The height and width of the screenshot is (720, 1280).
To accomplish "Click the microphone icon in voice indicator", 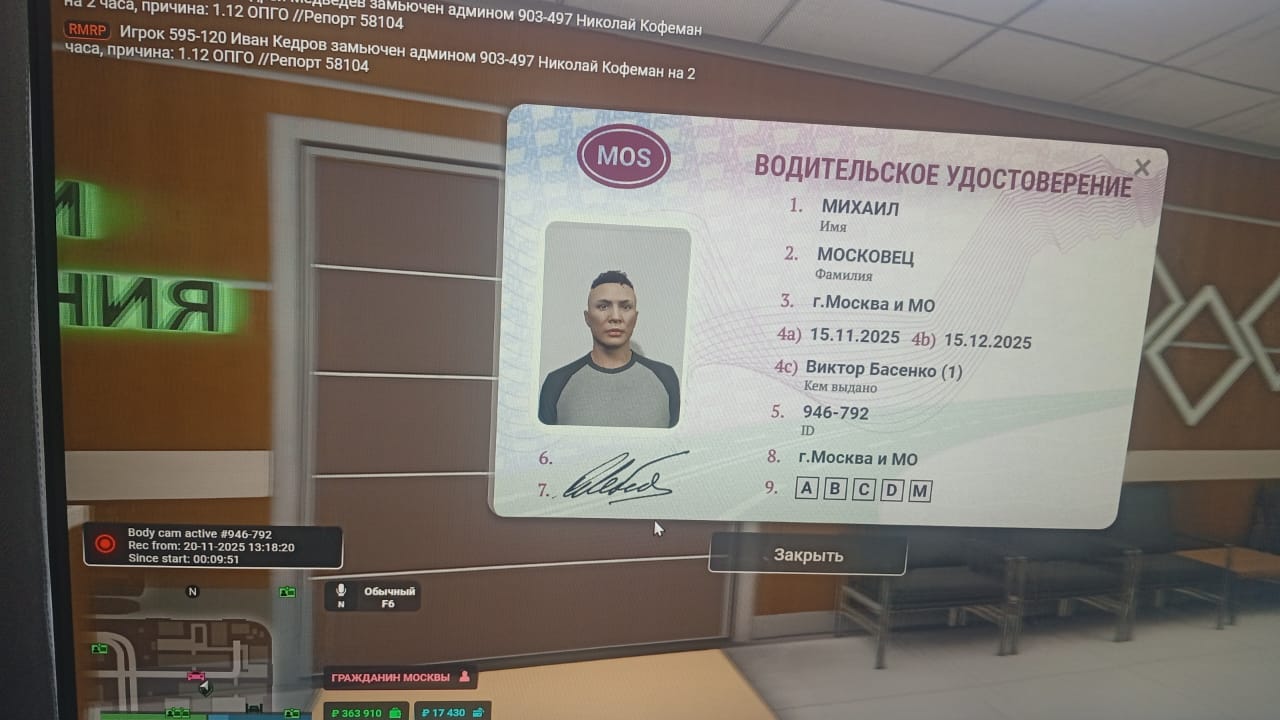I will tap(340, 591).
